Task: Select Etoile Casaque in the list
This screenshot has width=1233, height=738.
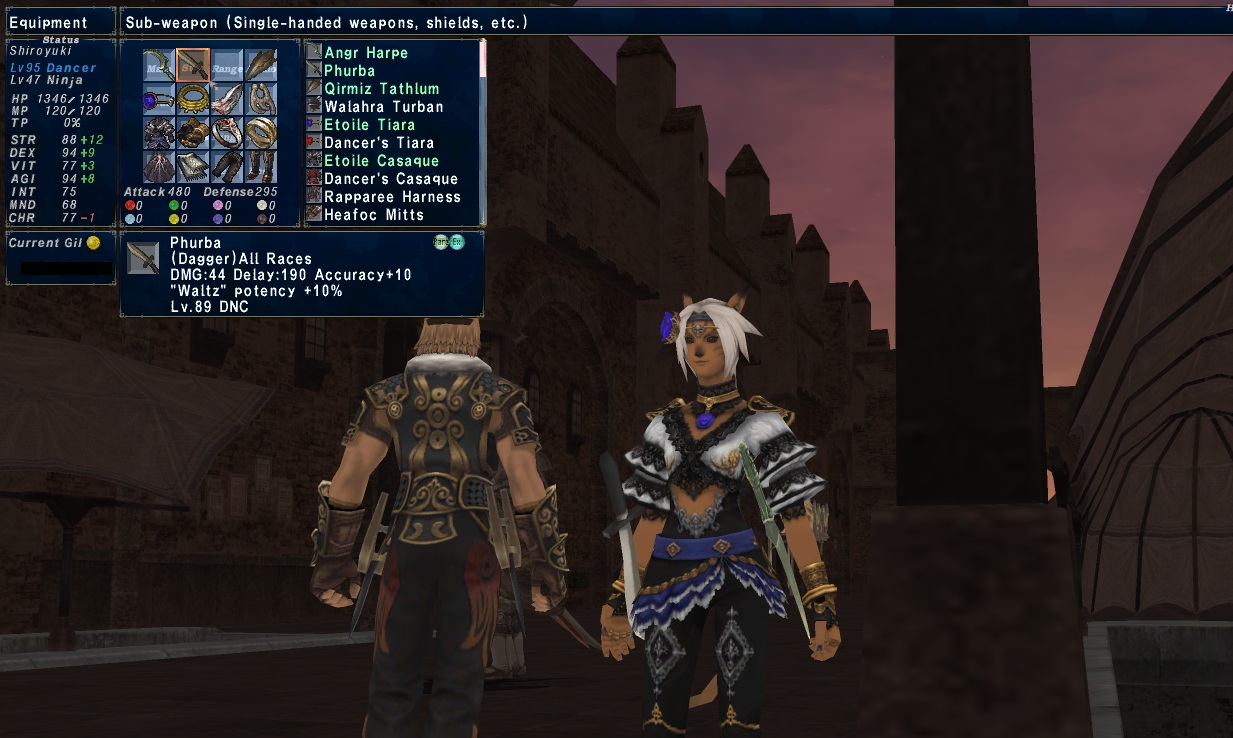Action: pos(381,161)
